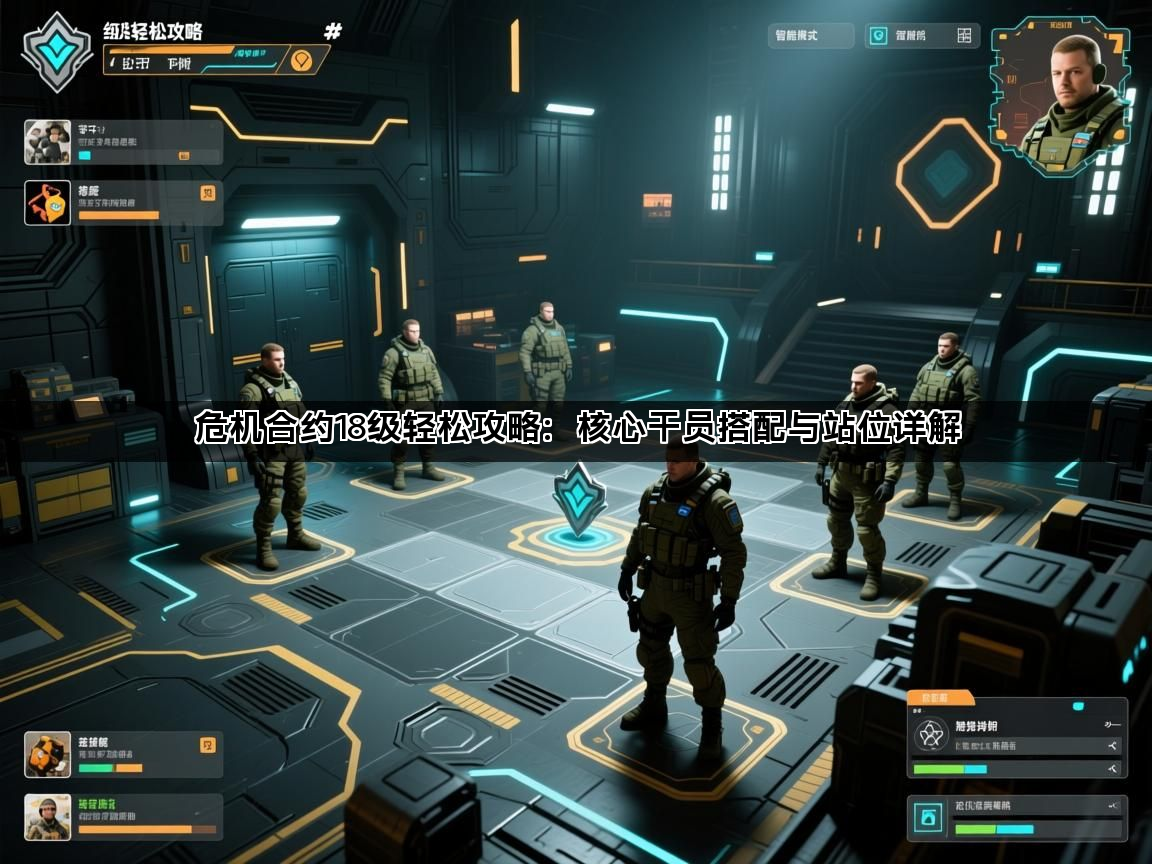Open the 智能模式 mode button

[x=810, y=36]
